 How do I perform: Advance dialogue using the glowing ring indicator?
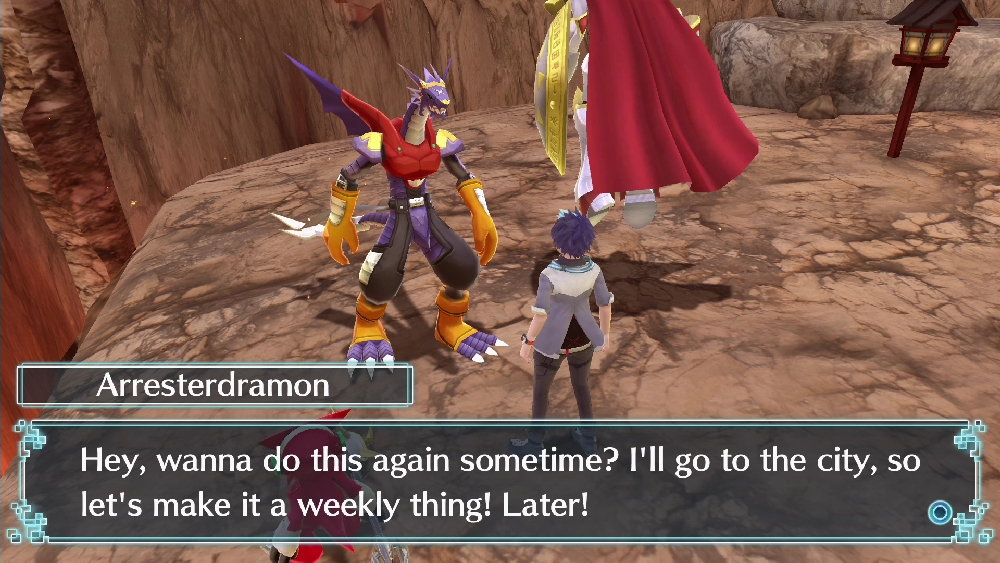pos(940,513)
